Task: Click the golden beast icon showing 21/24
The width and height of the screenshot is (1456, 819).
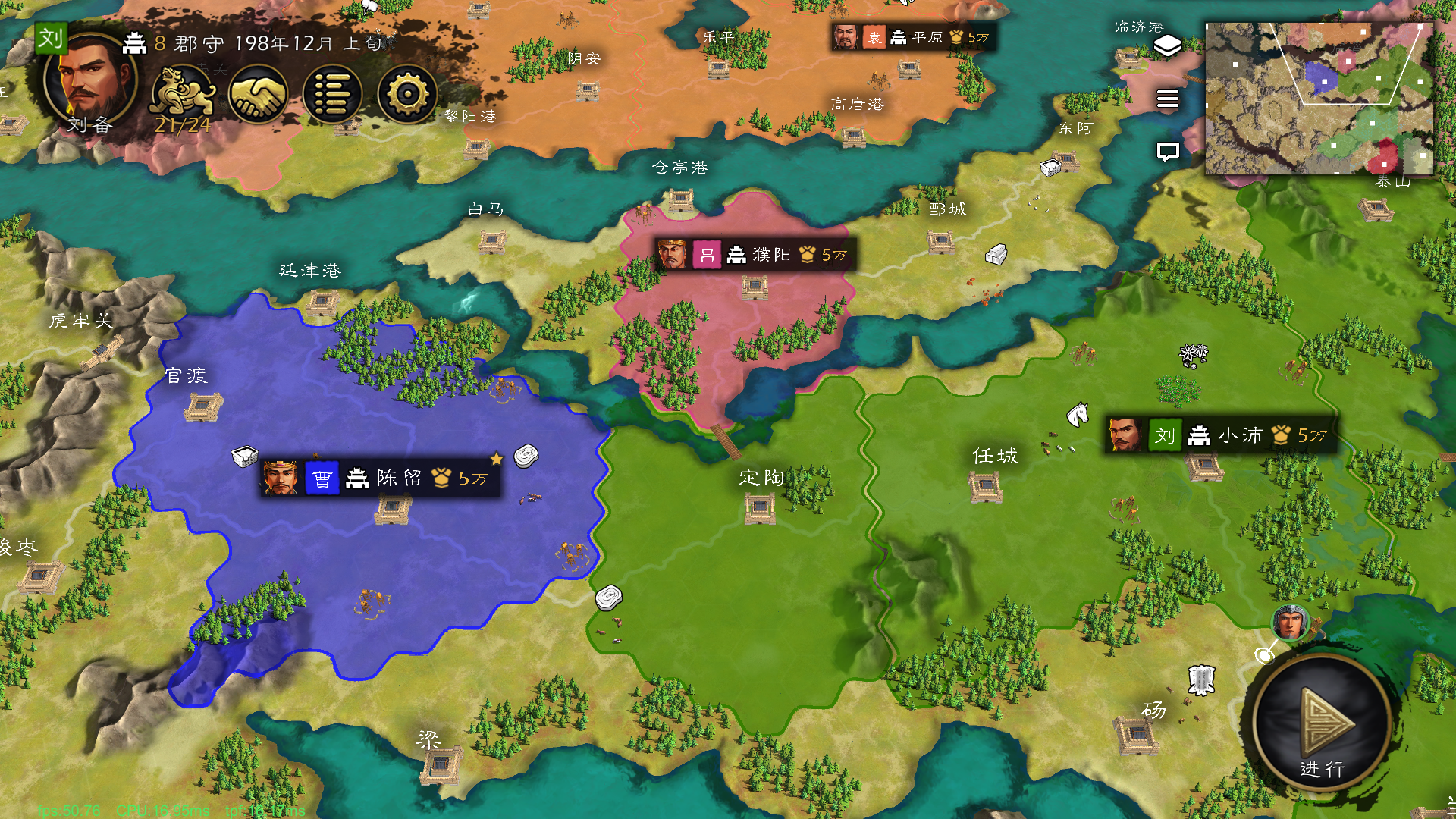Action: 182,93
